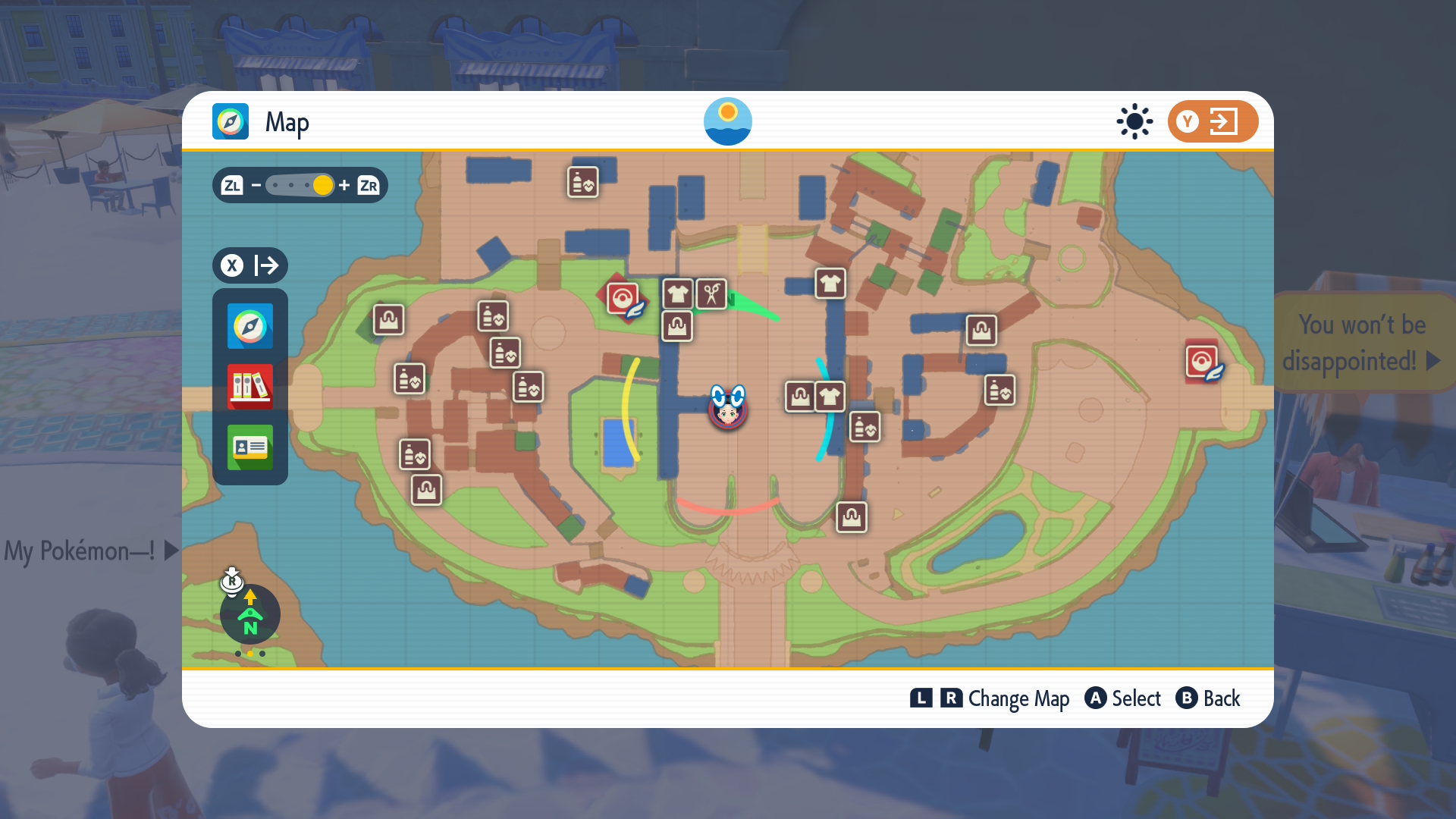Image resolution: width=1456 pixels, height=819 pixels.
Task: Select the scissors hair salon icon
Action: 709,294
